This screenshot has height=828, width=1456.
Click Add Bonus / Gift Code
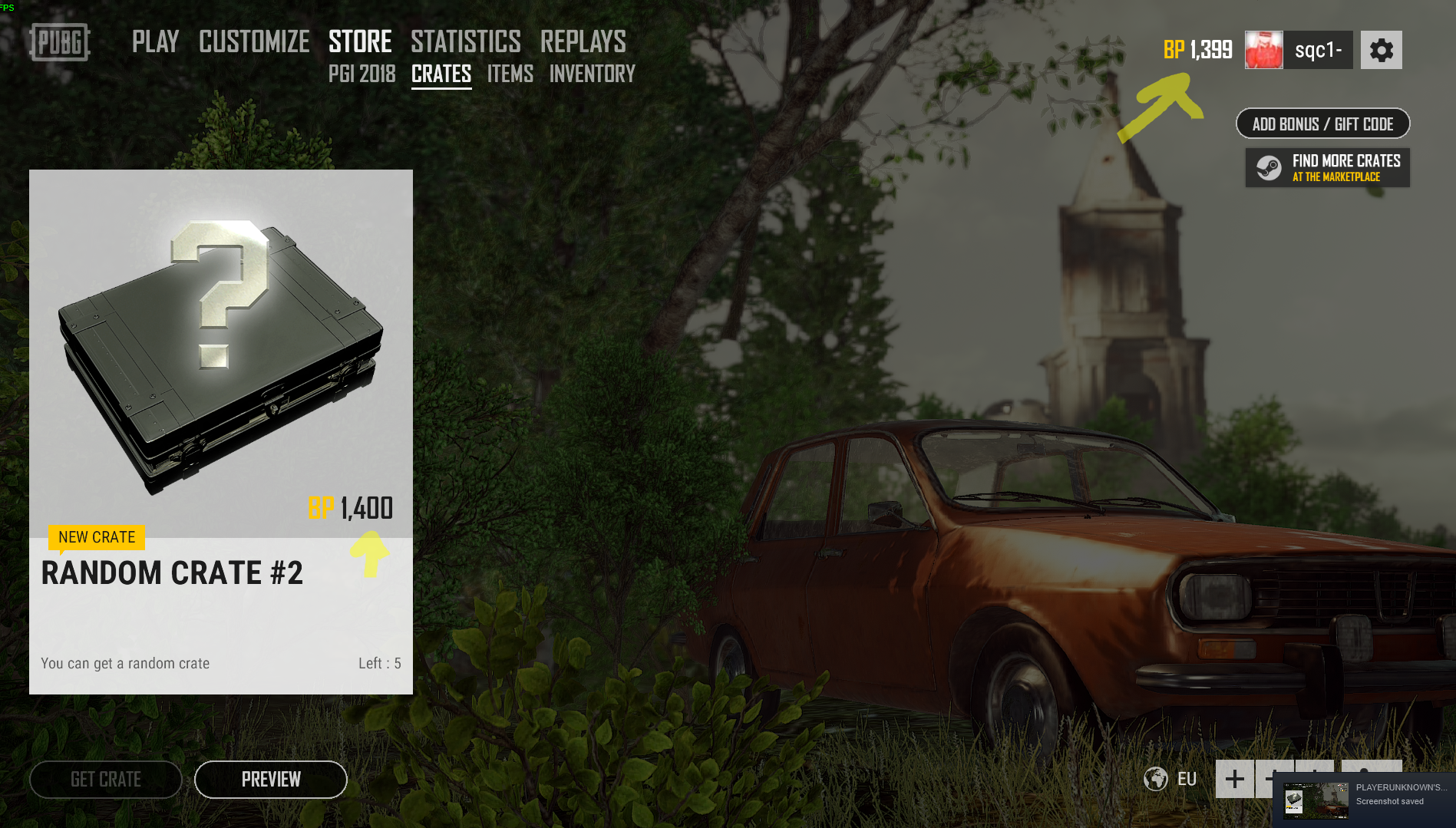1322,124
